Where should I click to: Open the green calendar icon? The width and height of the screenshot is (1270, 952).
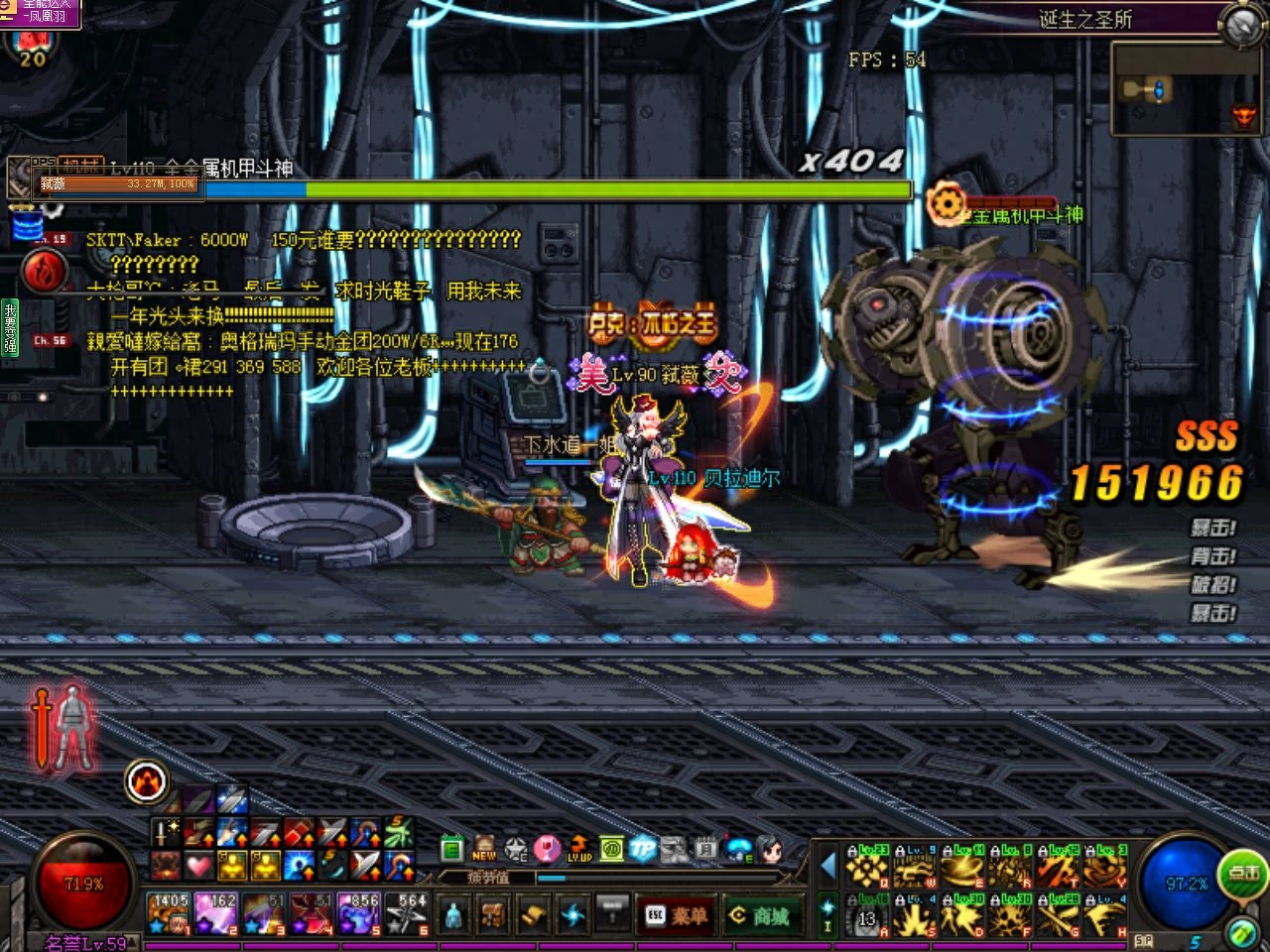[x=452, y=849]
